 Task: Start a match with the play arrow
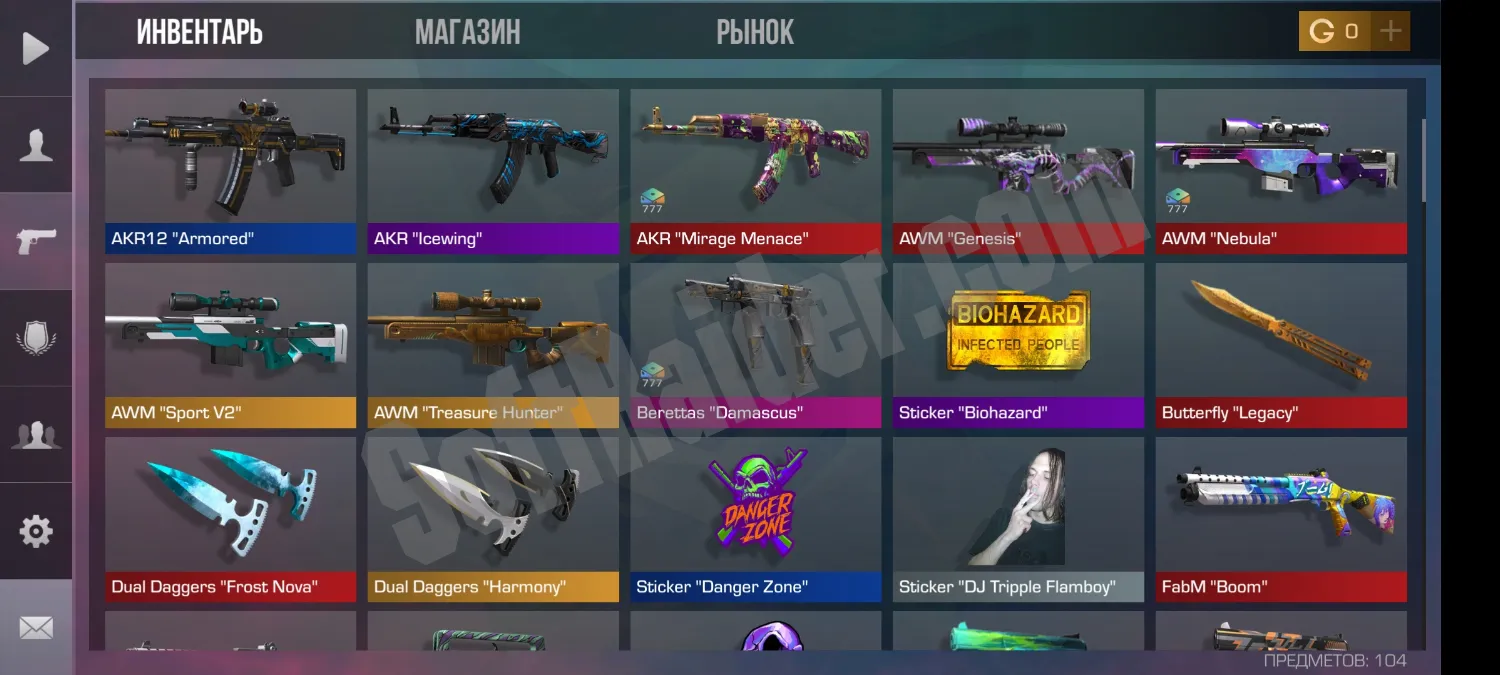[x=36, y=48]
